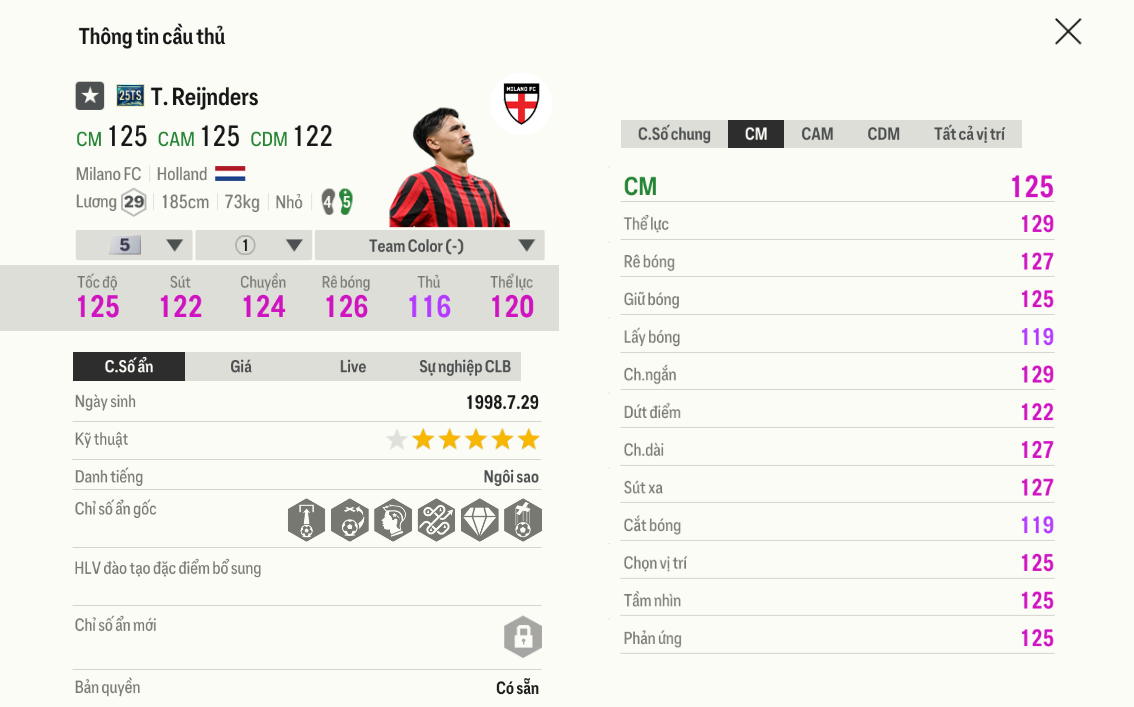Open the Giá tab
This screenshot has width=1134, height=707.
click(241, 367)
